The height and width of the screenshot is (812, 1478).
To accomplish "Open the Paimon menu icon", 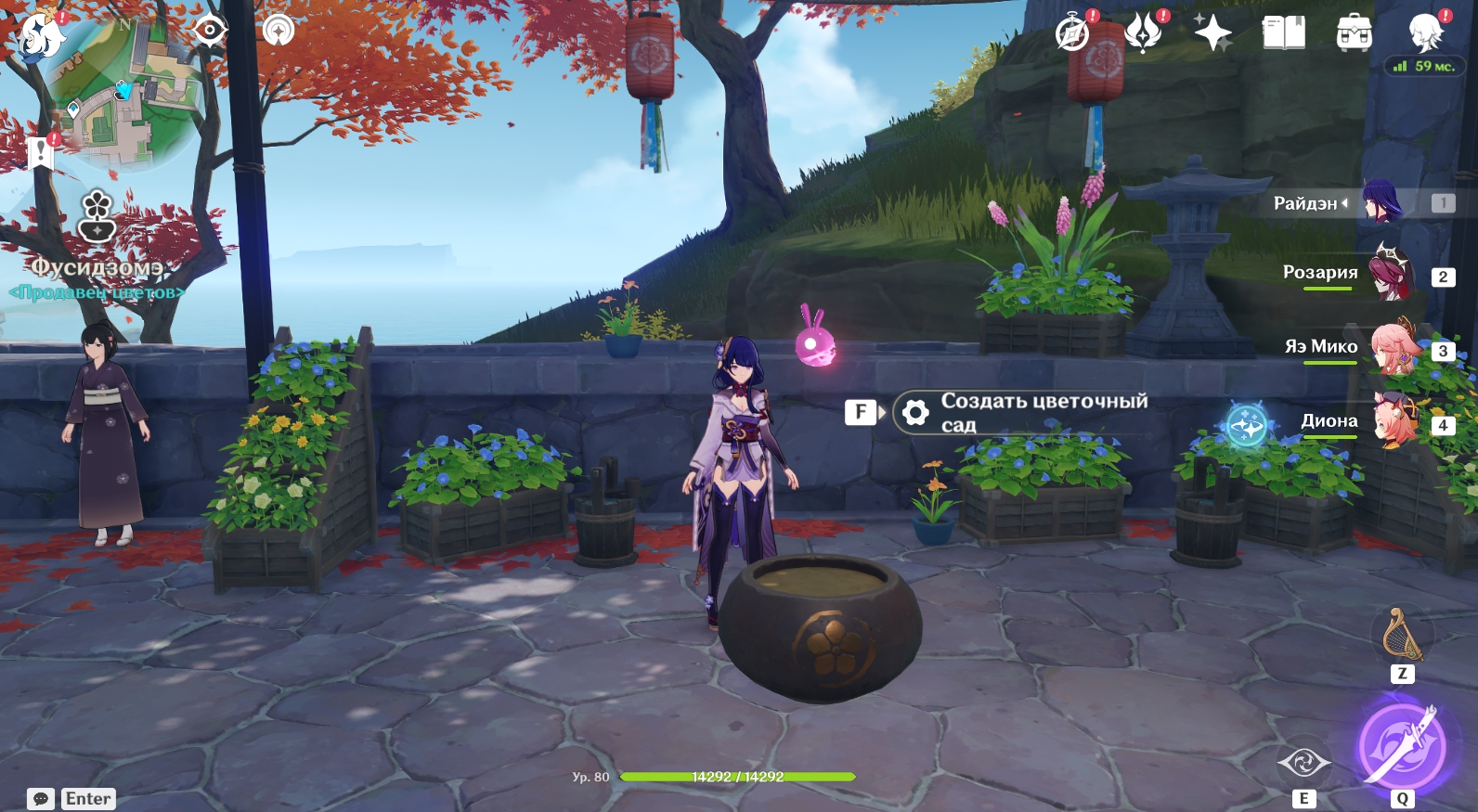I will point(42,36).
